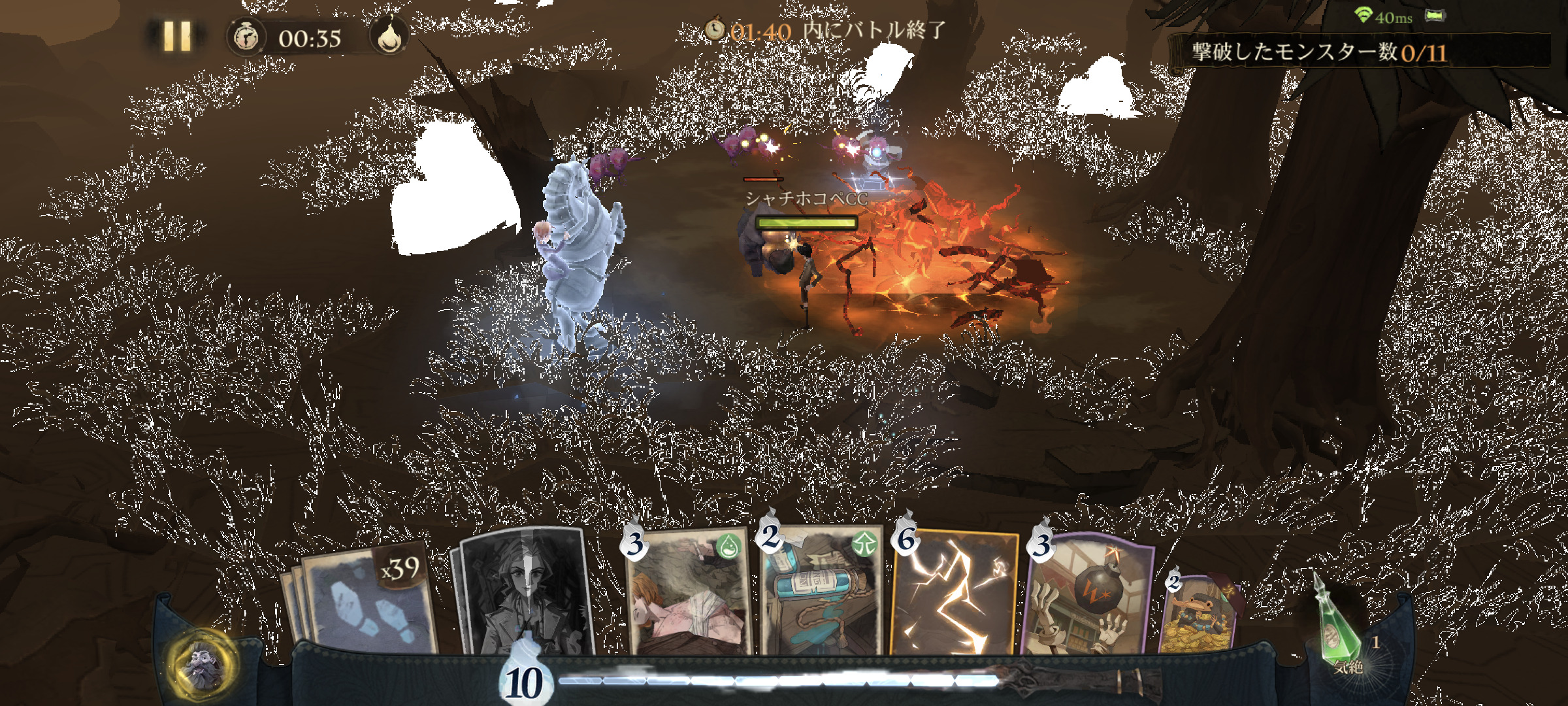Select the grayed-out character portrait card
Viewport: 1568px width, 706px height.
(526, 592)
